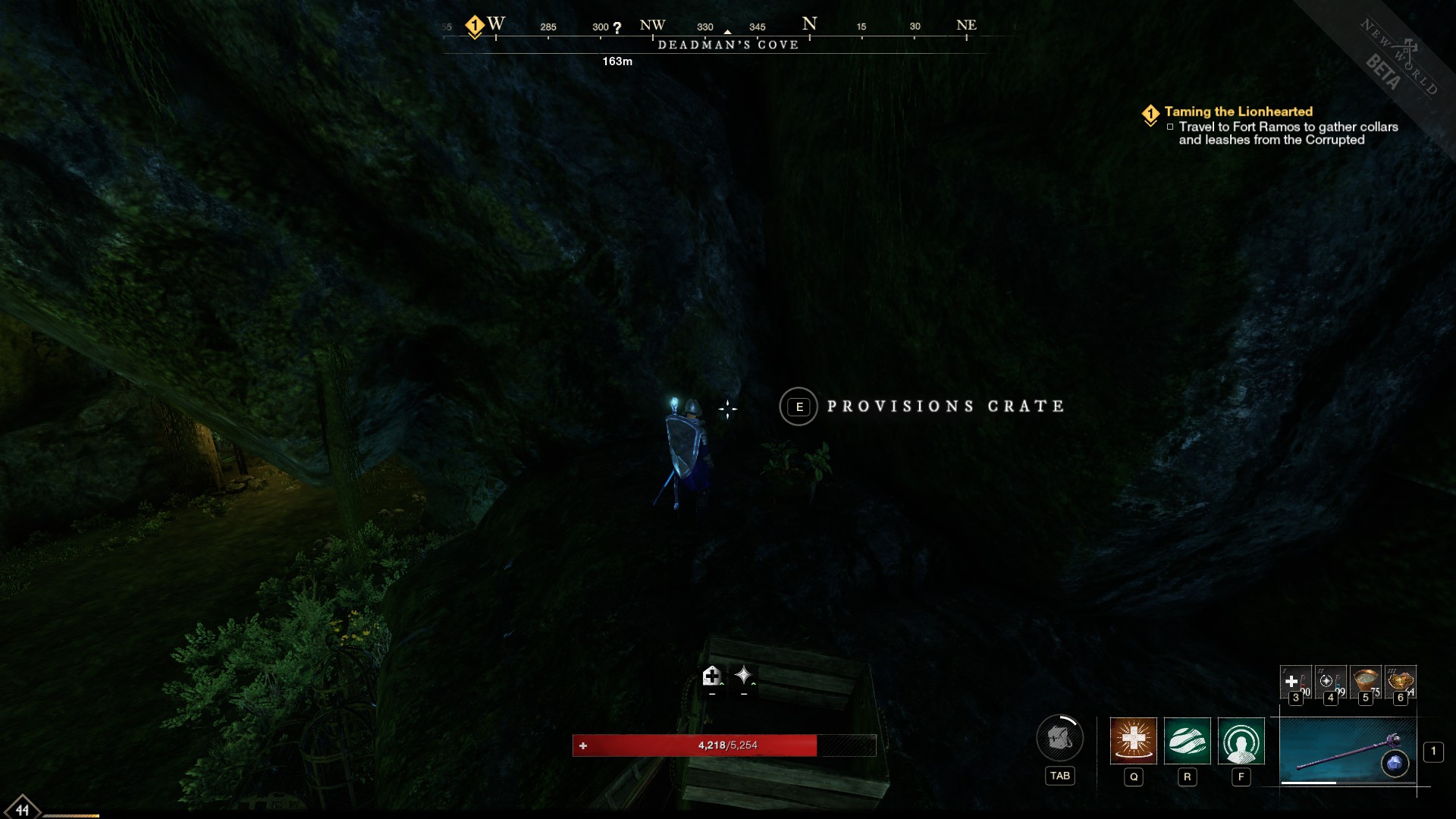Eat the cooked meal in slot 6
The height and width of the screenshot is (819, 1456).
1399,681
